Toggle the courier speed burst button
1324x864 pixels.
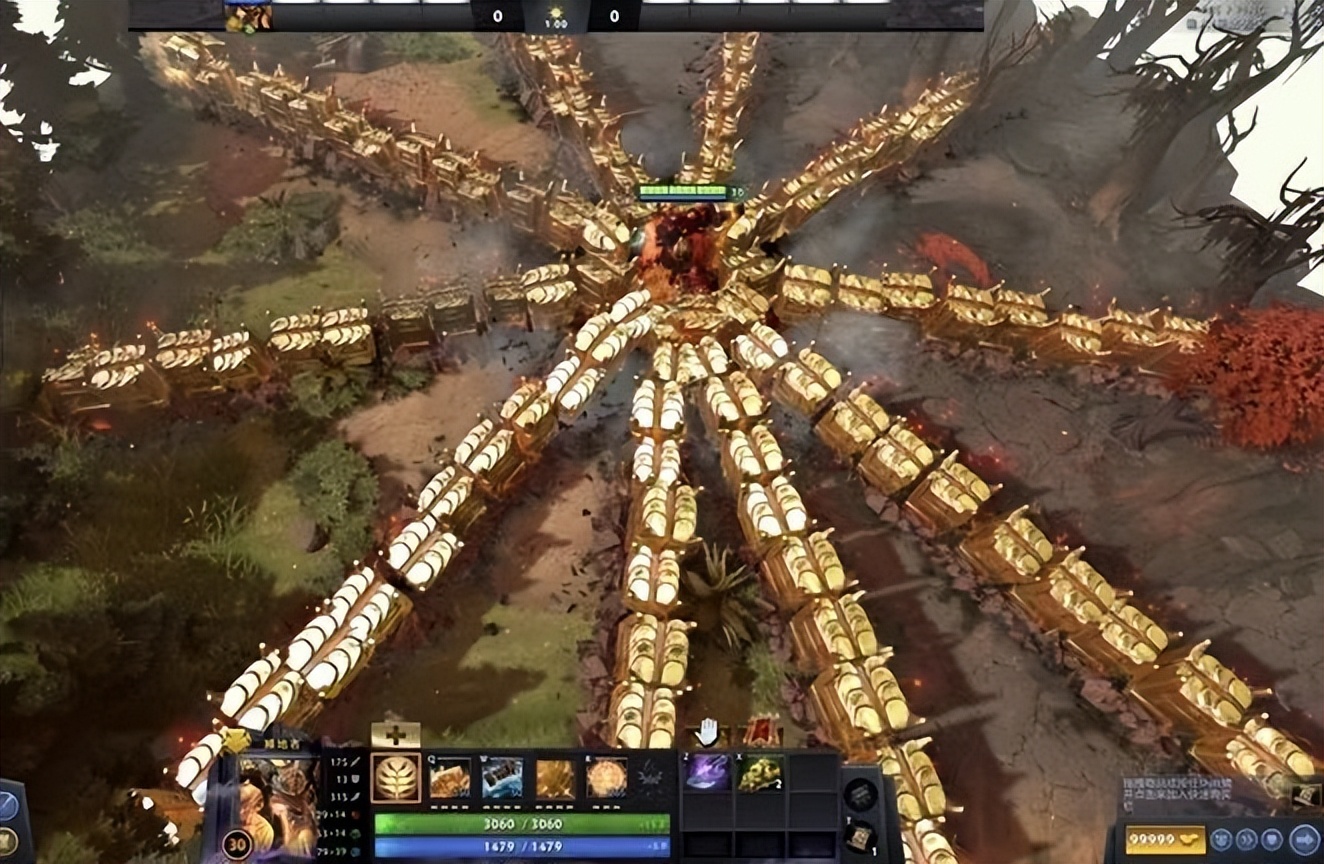1246,838
